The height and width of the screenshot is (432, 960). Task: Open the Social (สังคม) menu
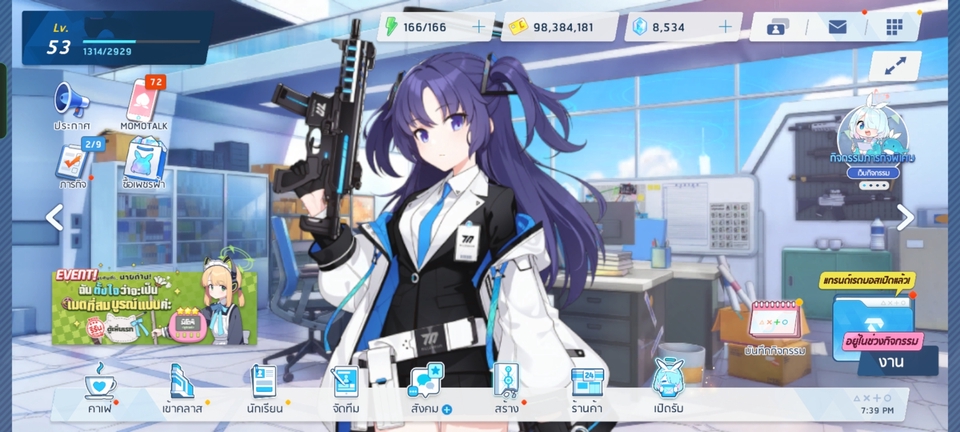(x=428, y=388)
